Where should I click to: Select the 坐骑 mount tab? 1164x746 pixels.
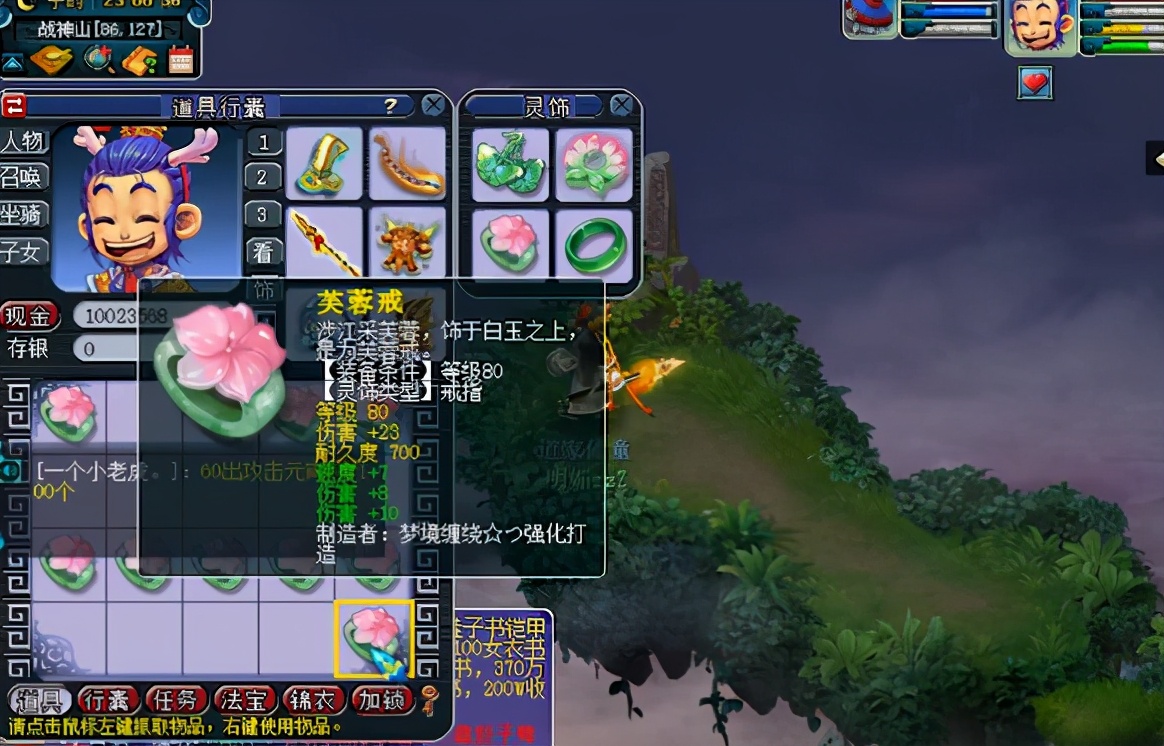[x=23, y=215]
